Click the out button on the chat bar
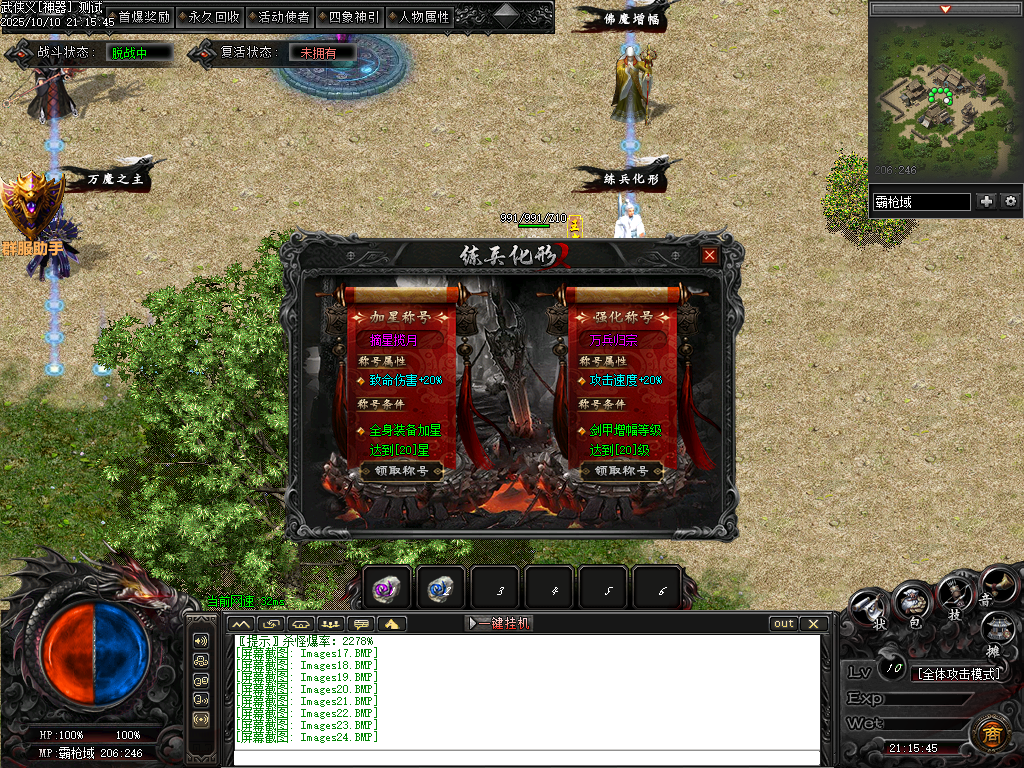Viewport: 1024px width, 768px height. [784, 623]
